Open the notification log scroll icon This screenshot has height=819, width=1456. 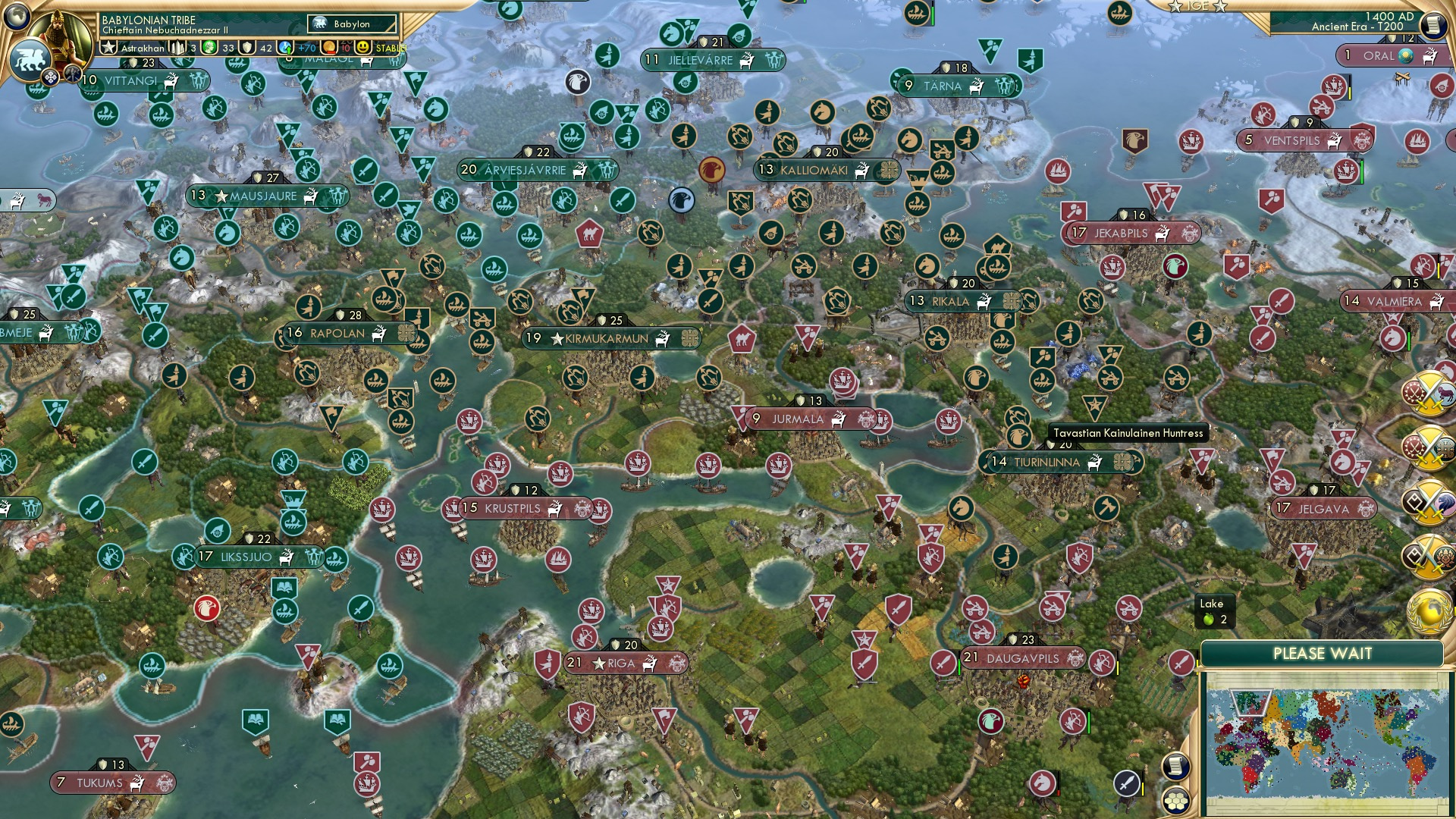1176,766
